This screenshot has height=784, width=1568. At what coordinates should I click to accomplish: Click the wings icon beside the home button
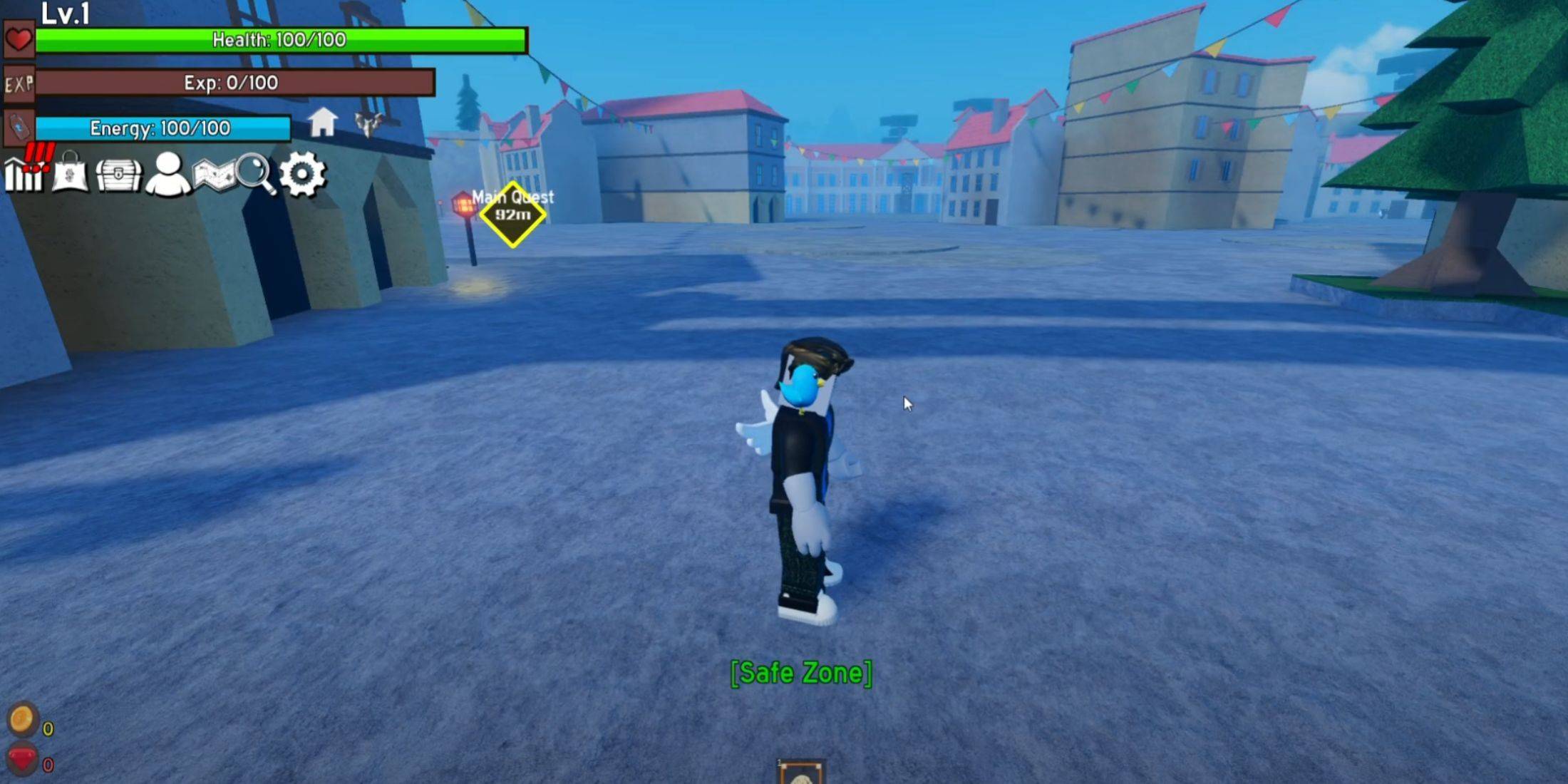tap(370, 123)
